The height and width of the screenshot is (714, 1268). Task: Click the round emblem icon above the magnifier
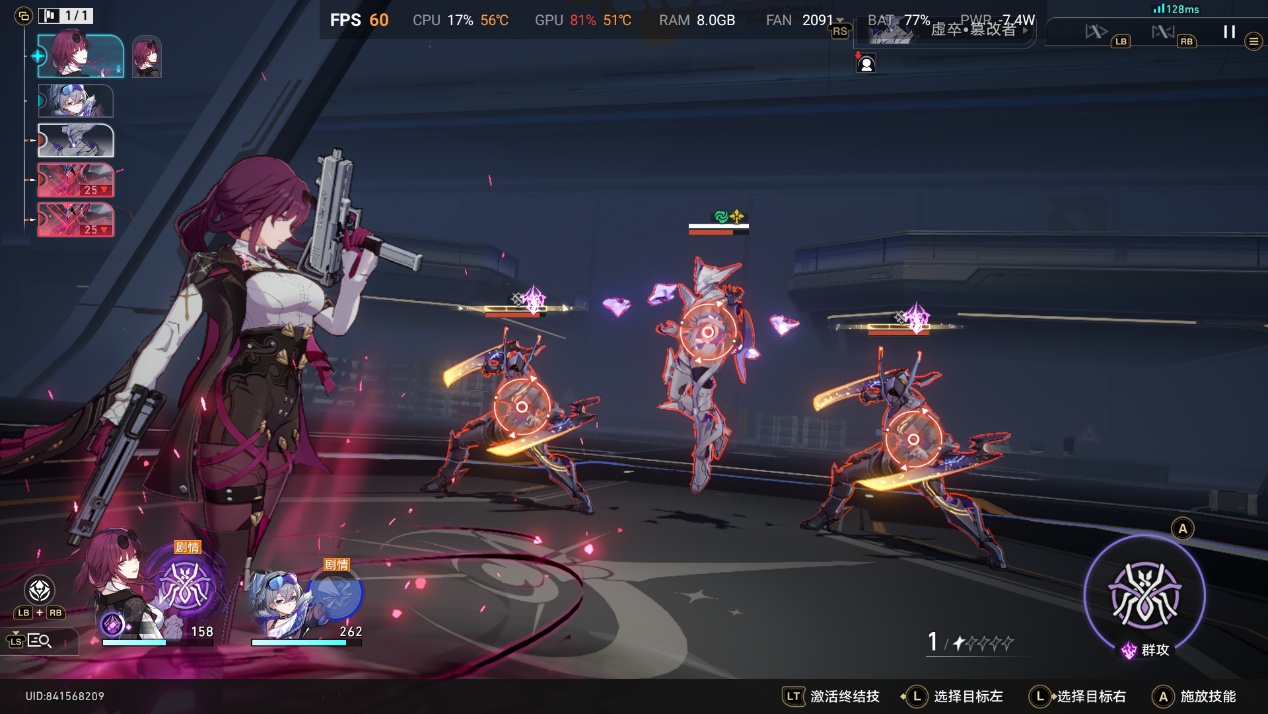39,590
